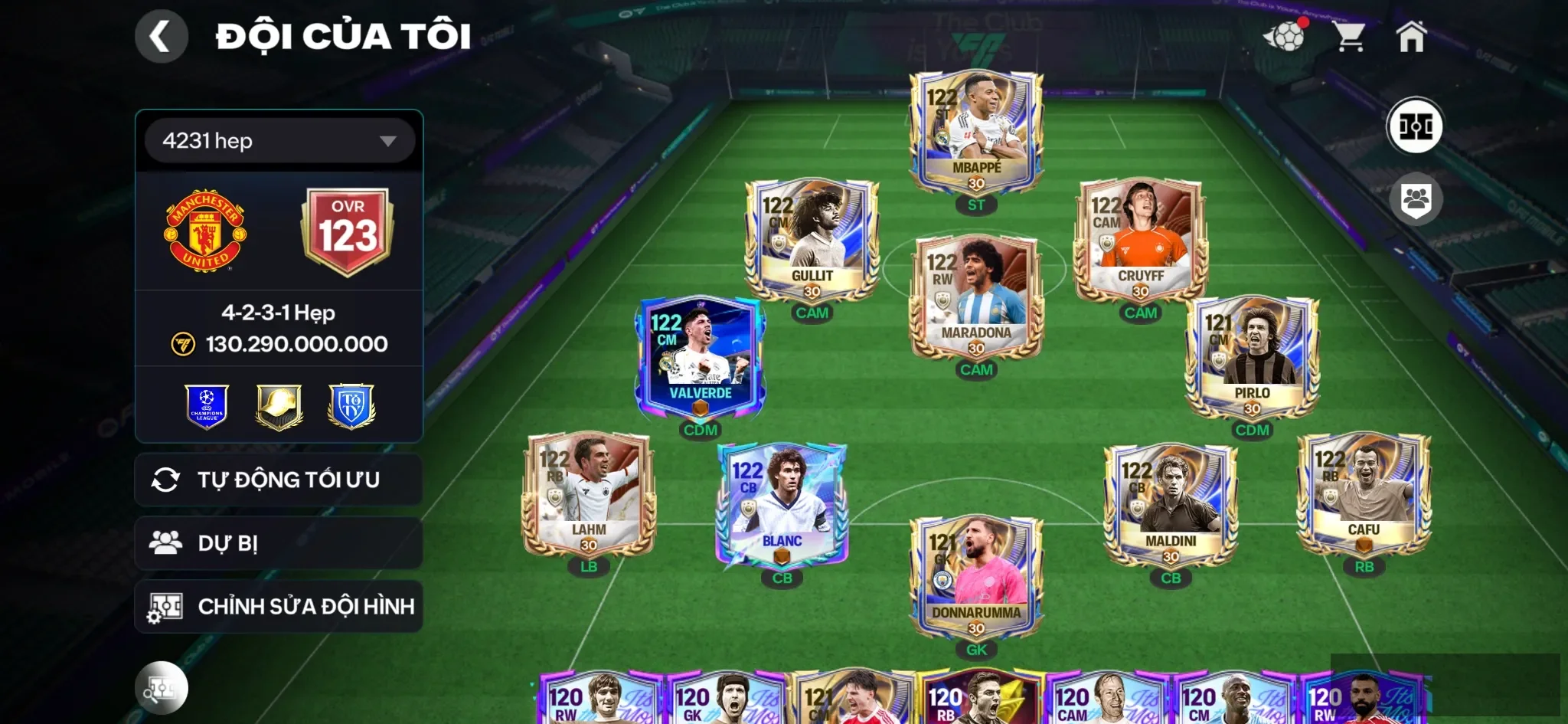Open the DỰ BỊ panel
1568x724 pixels.
pyautogui.click(x=279, y=543)
